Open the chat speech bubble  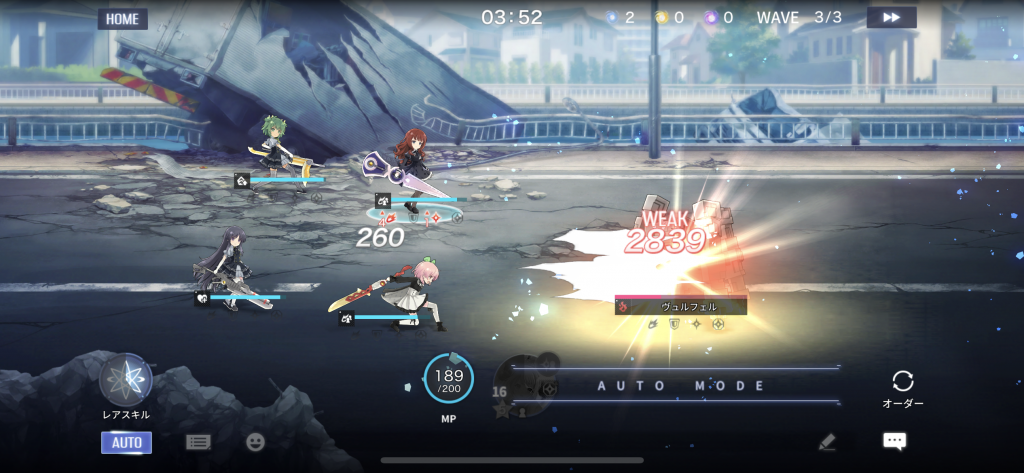pyautogui.click(x=894, y=441)
